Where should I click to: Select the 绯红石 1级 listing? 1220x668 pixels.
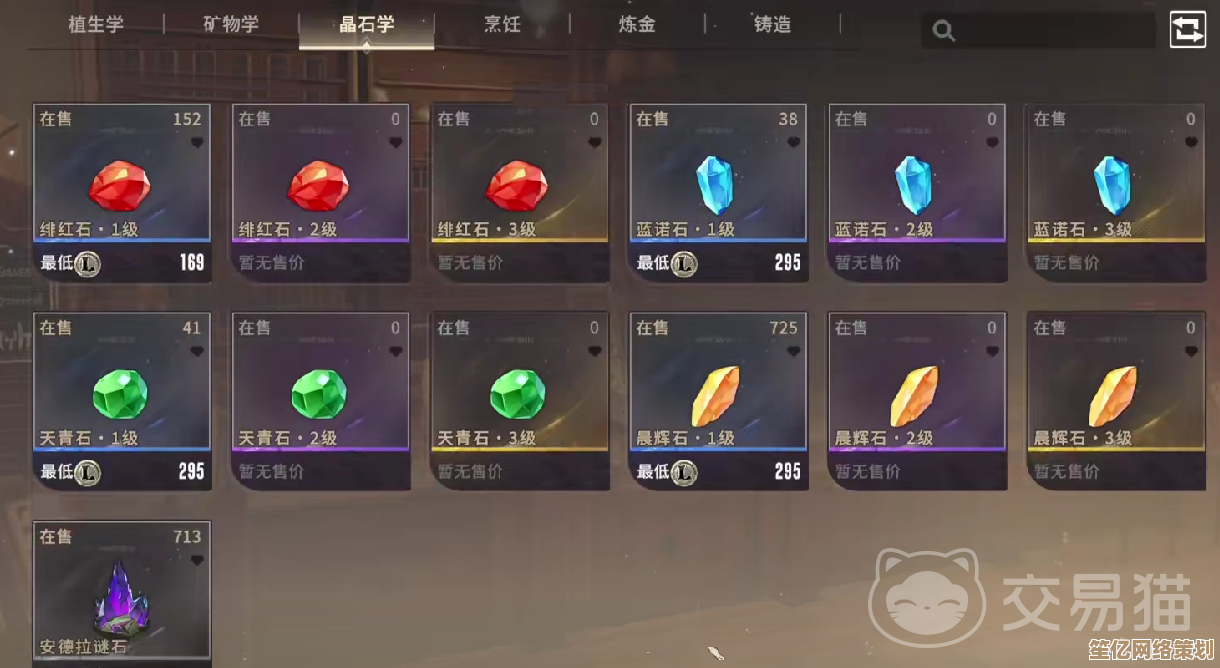(x=122, y=192)
